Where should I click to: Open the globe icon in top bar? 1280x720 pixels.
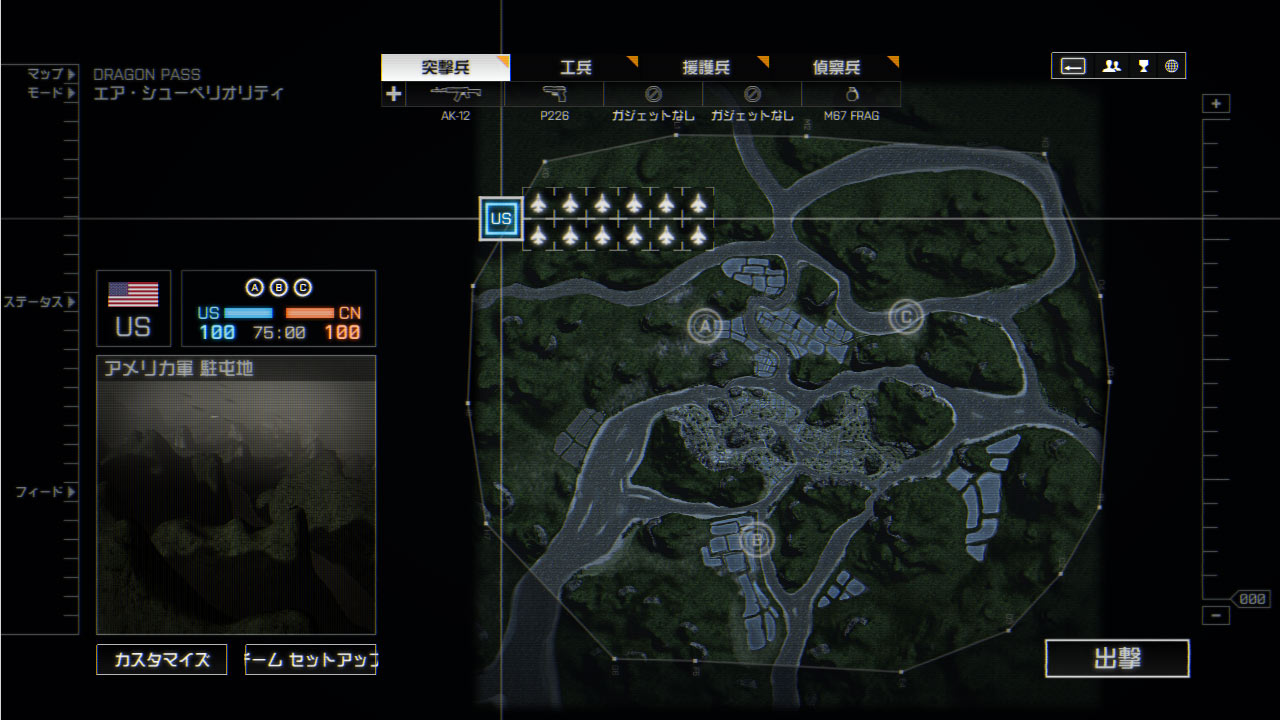coord(1171,66)
